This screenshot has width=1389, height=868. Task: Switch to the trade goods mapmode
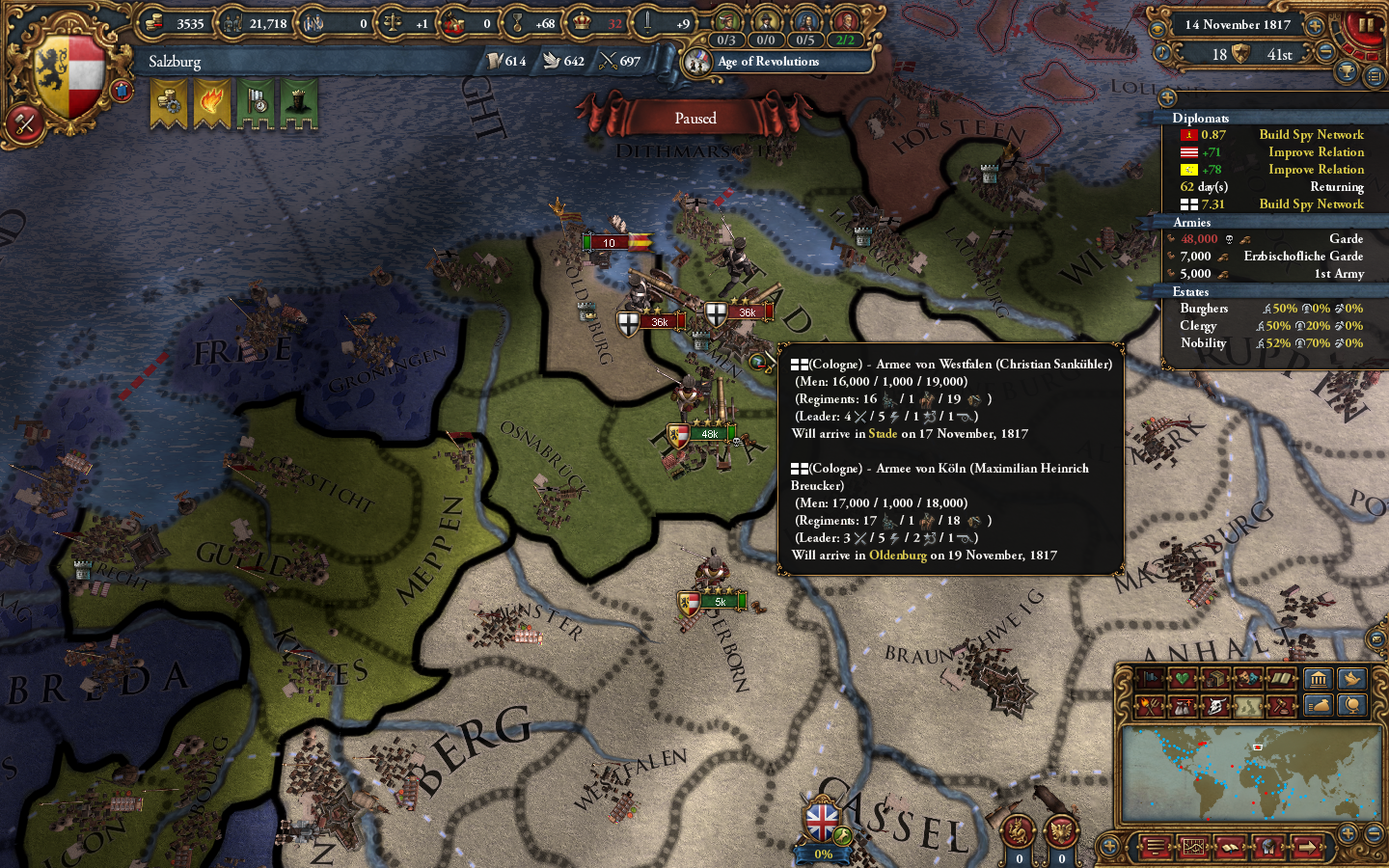(x=1213, y=678)
